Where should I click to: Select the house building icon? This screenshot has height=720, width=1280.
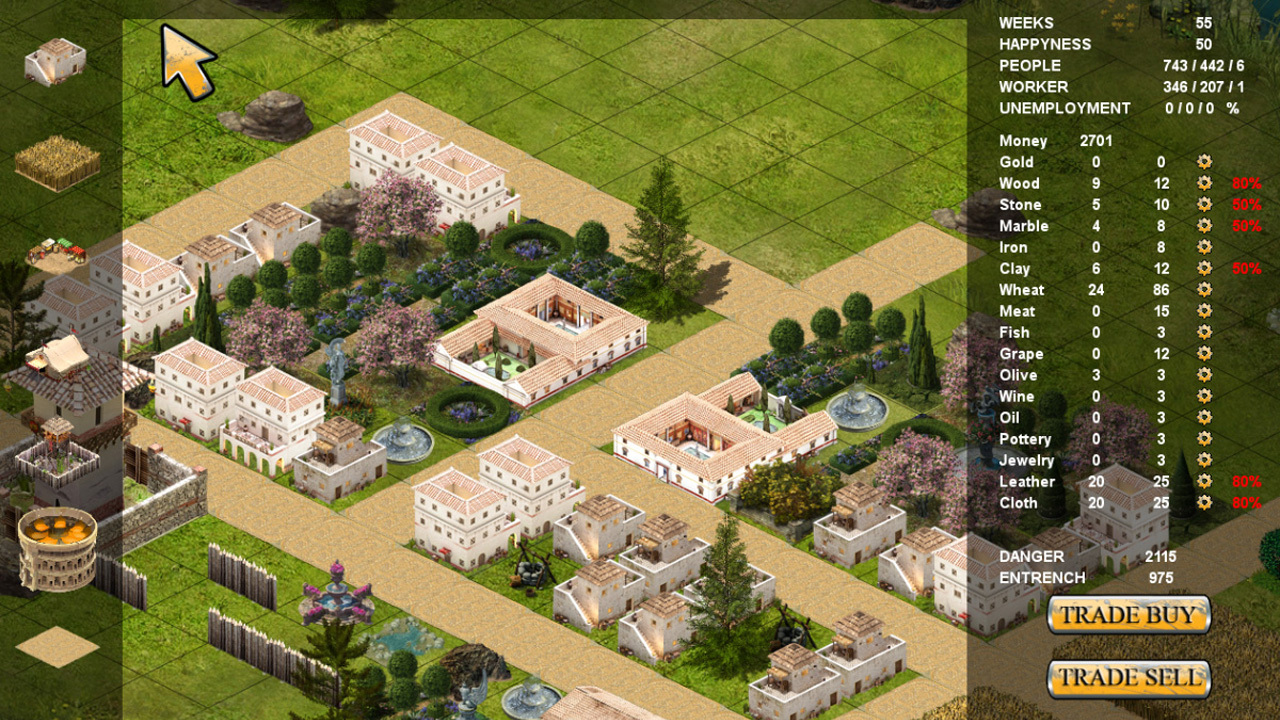coord(55,60)
